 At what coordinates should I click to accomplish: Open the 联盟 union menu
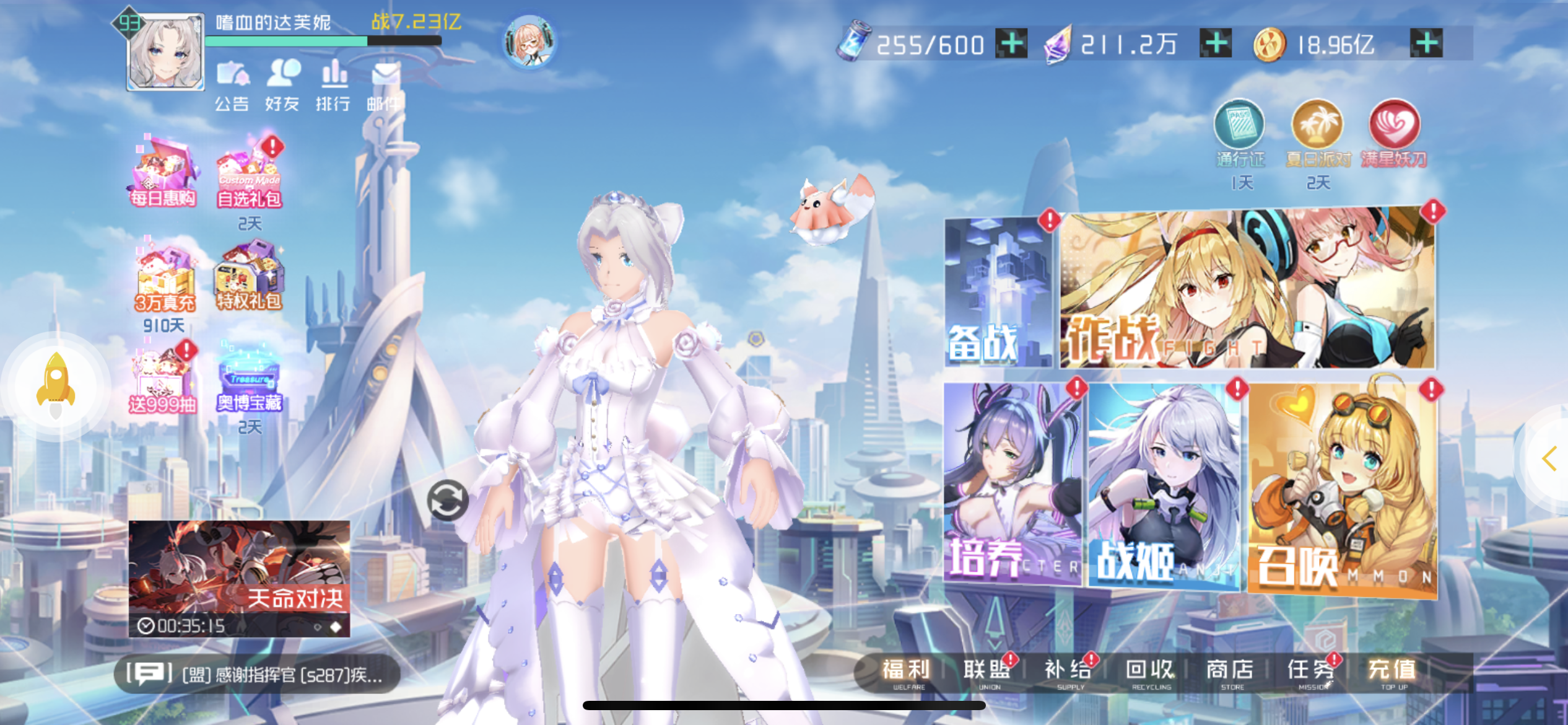[987, 672]
